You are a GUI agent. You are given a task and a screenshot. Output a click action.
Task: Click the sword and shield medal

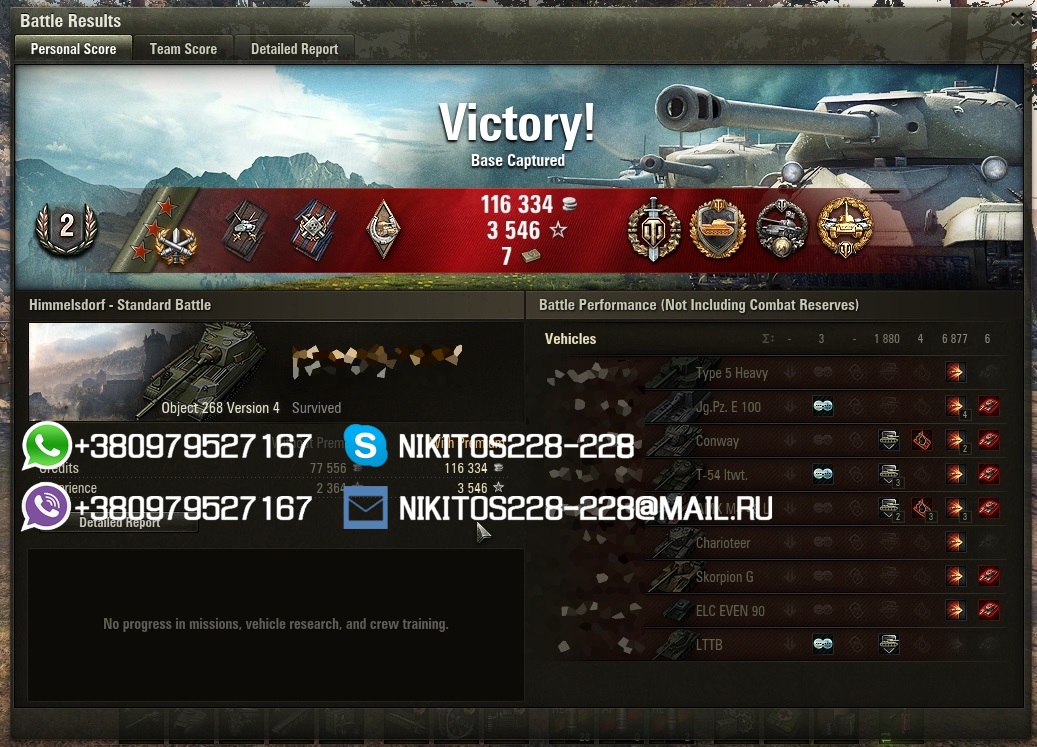tap(654, 229)
